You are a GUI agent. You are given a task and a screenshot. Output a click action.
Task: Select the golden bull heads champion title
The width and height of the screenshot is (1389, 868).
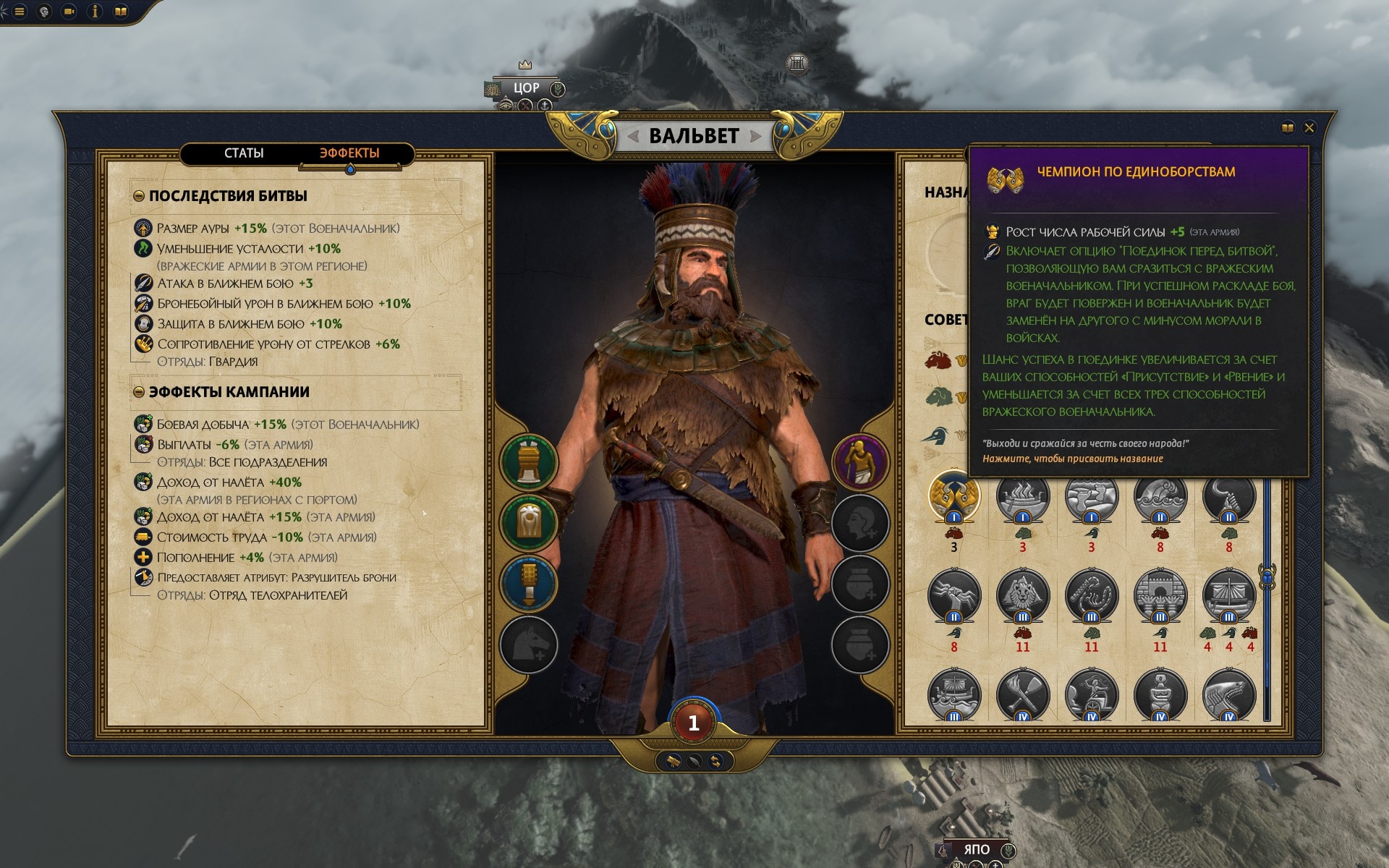[x=953, y=495]
